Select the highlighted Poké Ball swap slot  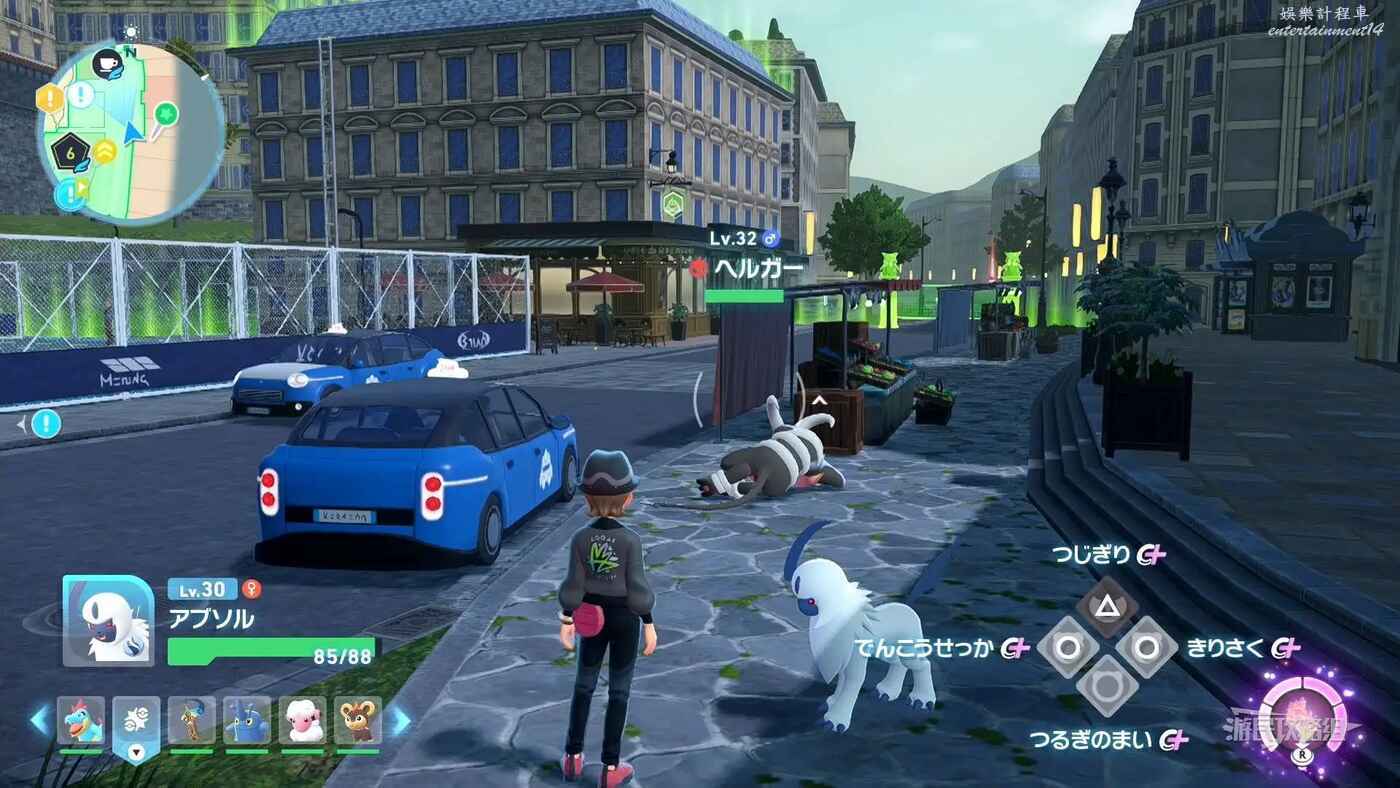136,724
